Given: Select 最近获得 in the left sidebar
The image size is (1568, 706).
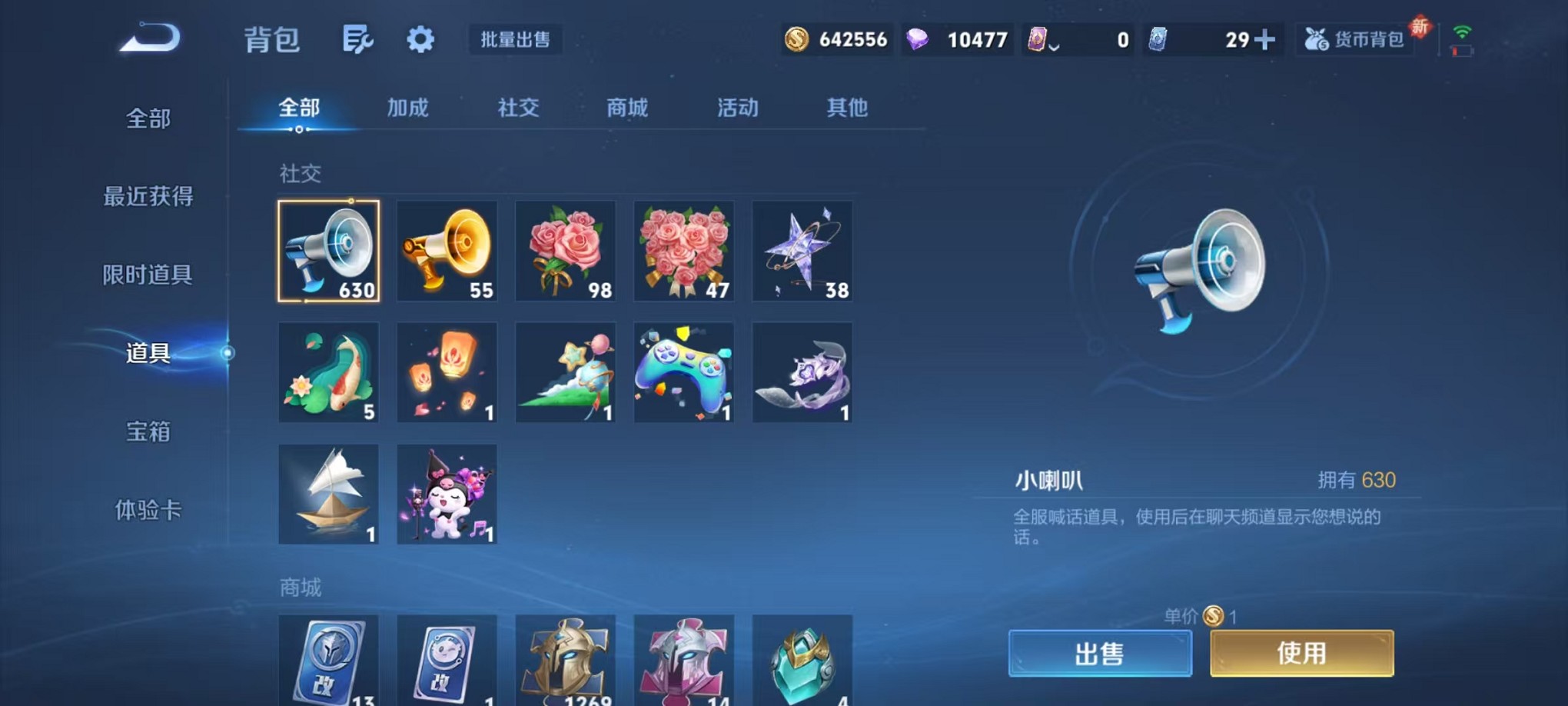Looking at the screenshot, I should [148, 197].
